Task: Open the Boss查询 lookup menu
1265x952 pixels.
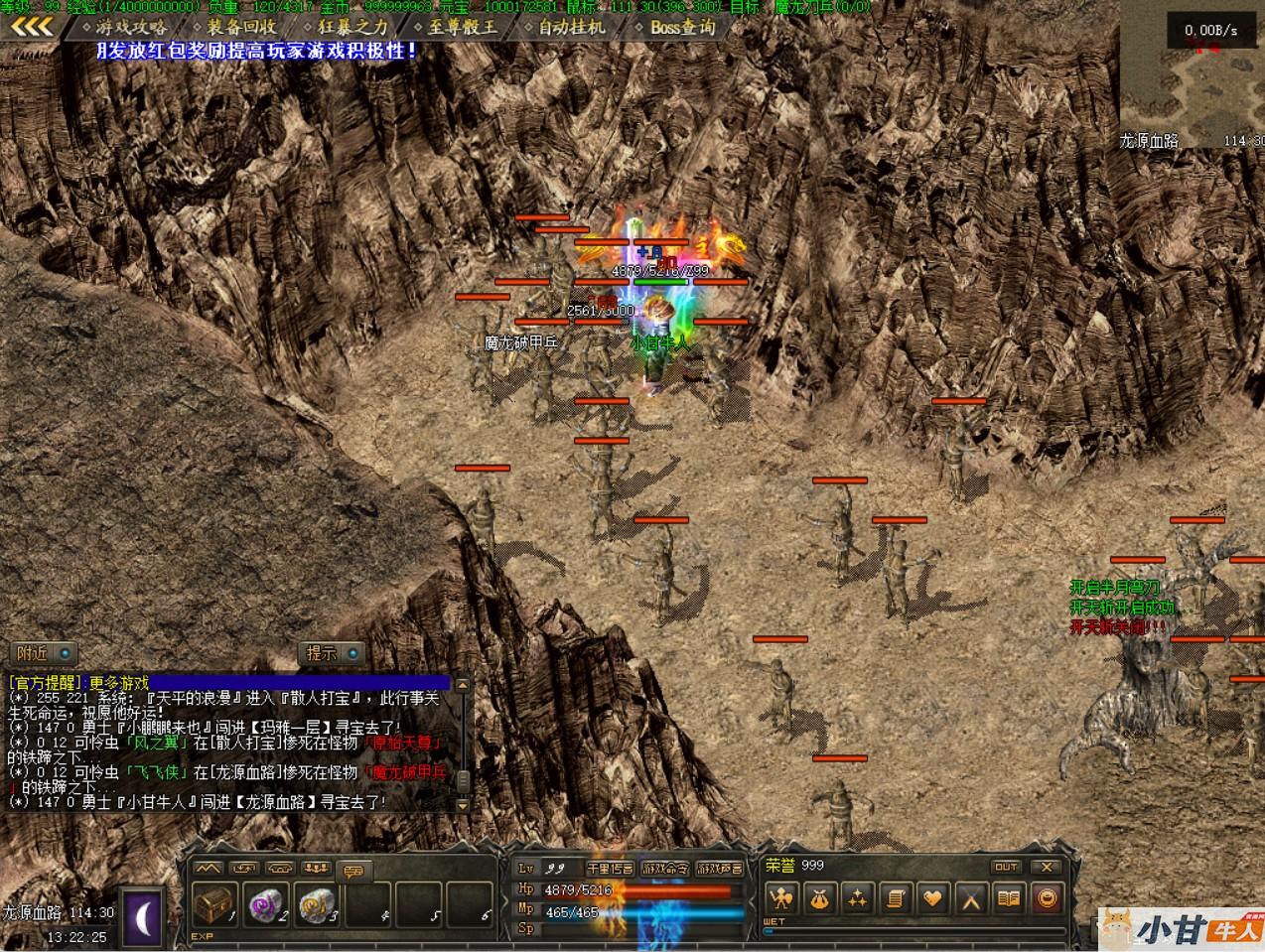Action: pyautogui.click(x=682, y=28)
